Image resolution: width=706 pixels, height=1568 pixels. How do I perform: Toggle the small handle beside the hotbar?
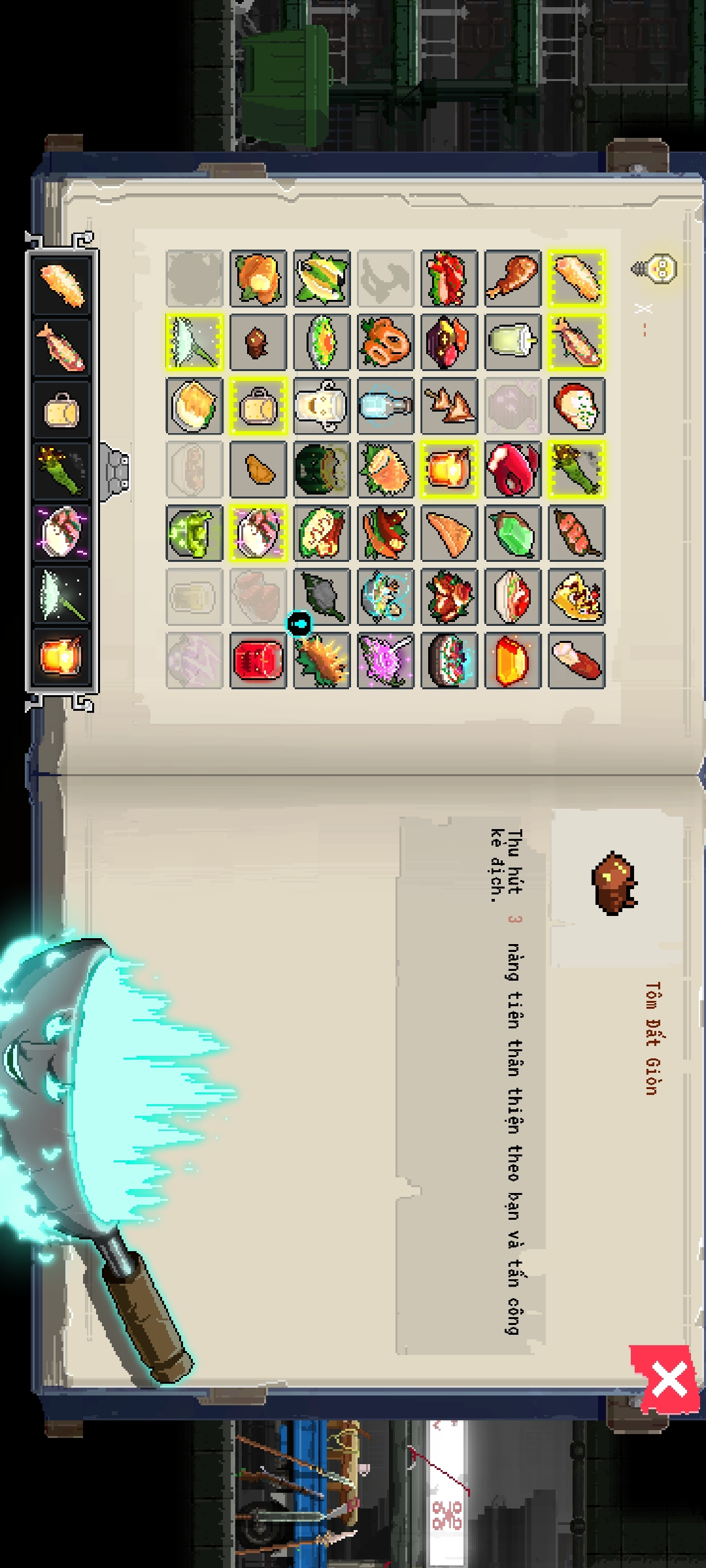(x=116, y=470)
